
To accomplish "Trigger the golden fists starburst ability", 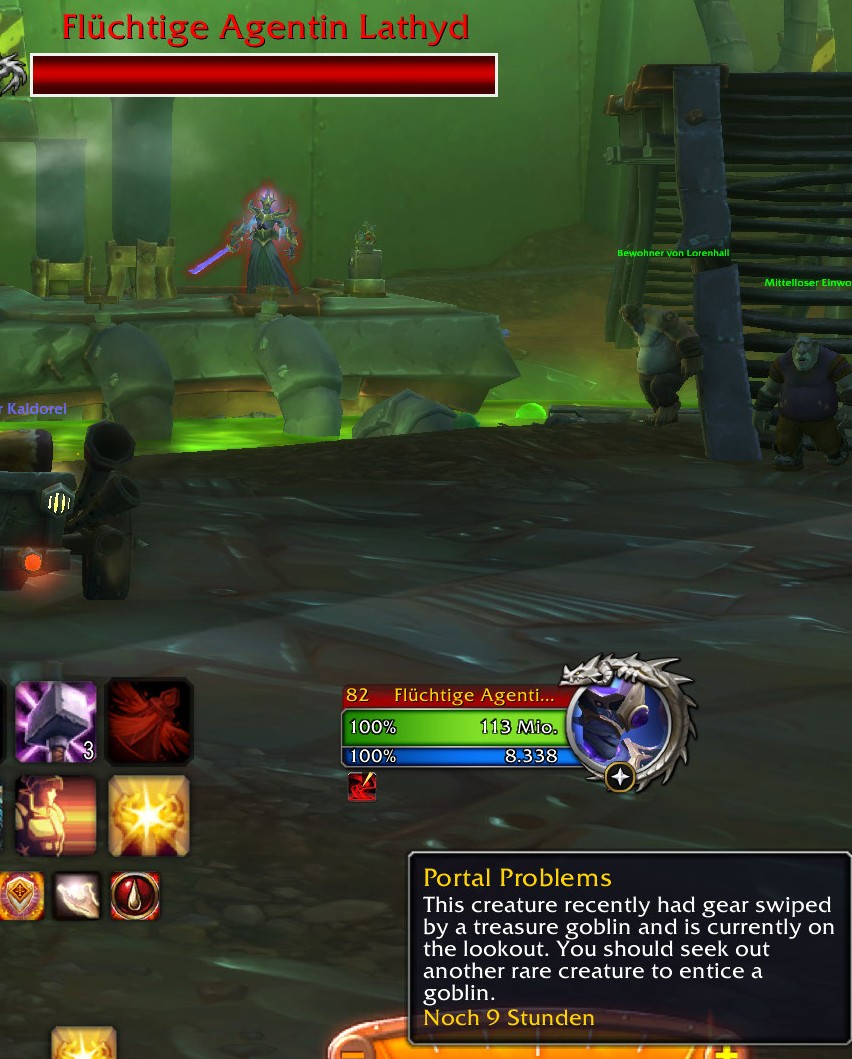I will (149, 815).
